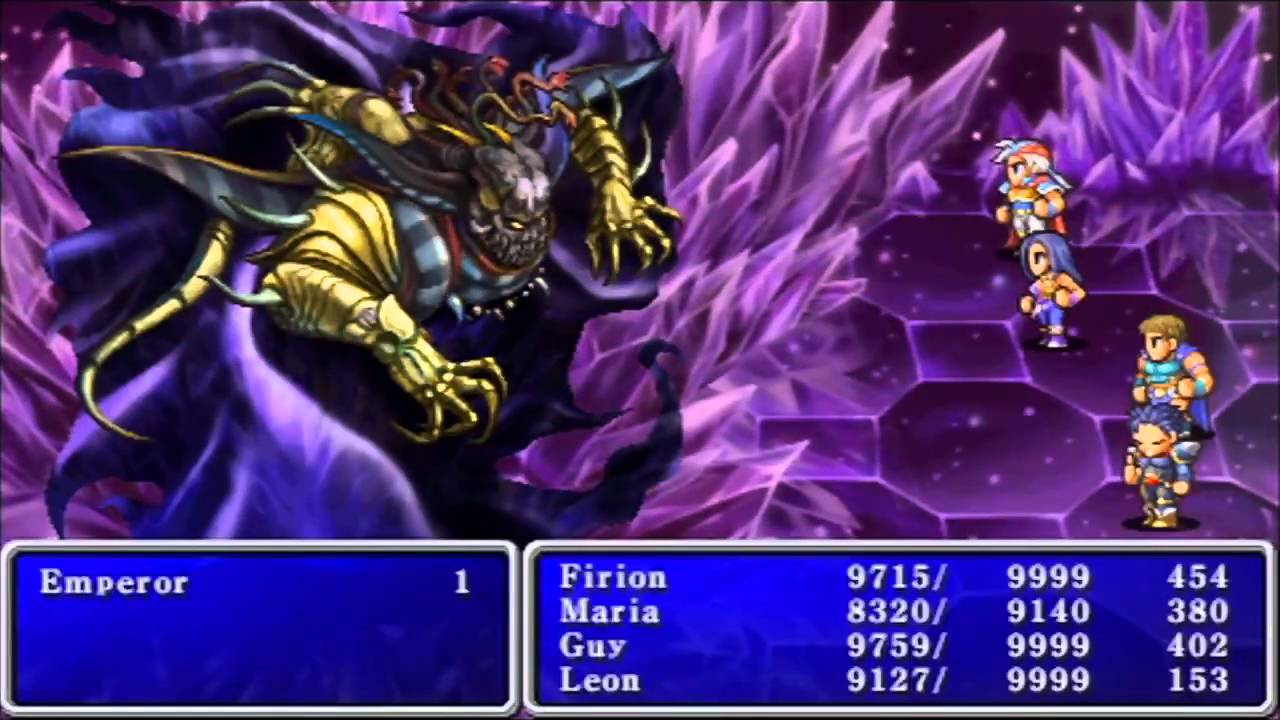
Task: Select Firion's row in the status window
Action: (614, 577)
